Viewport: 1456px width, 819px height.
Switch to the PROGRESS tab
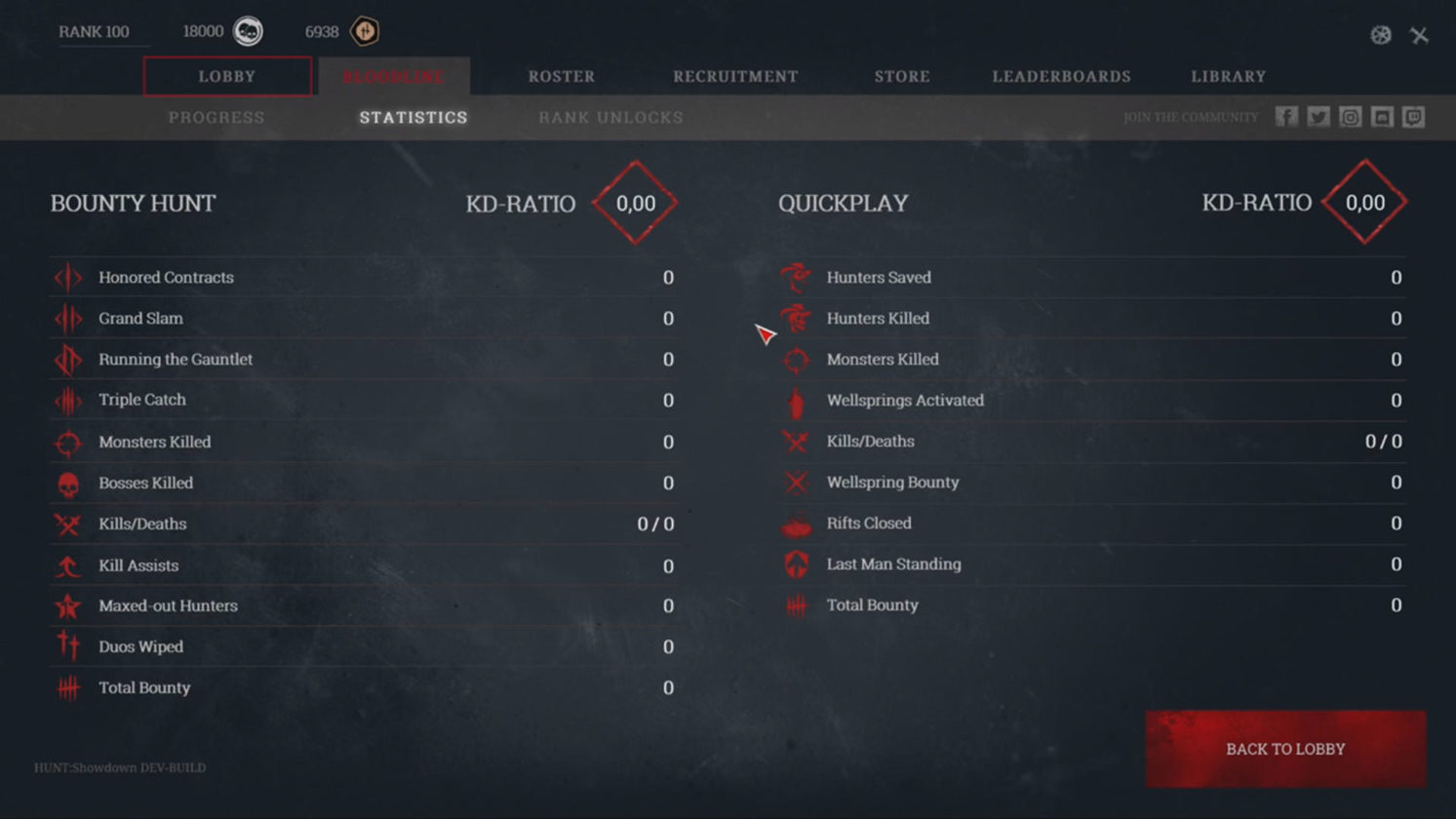pyautogui.click(x=216, y=117)
